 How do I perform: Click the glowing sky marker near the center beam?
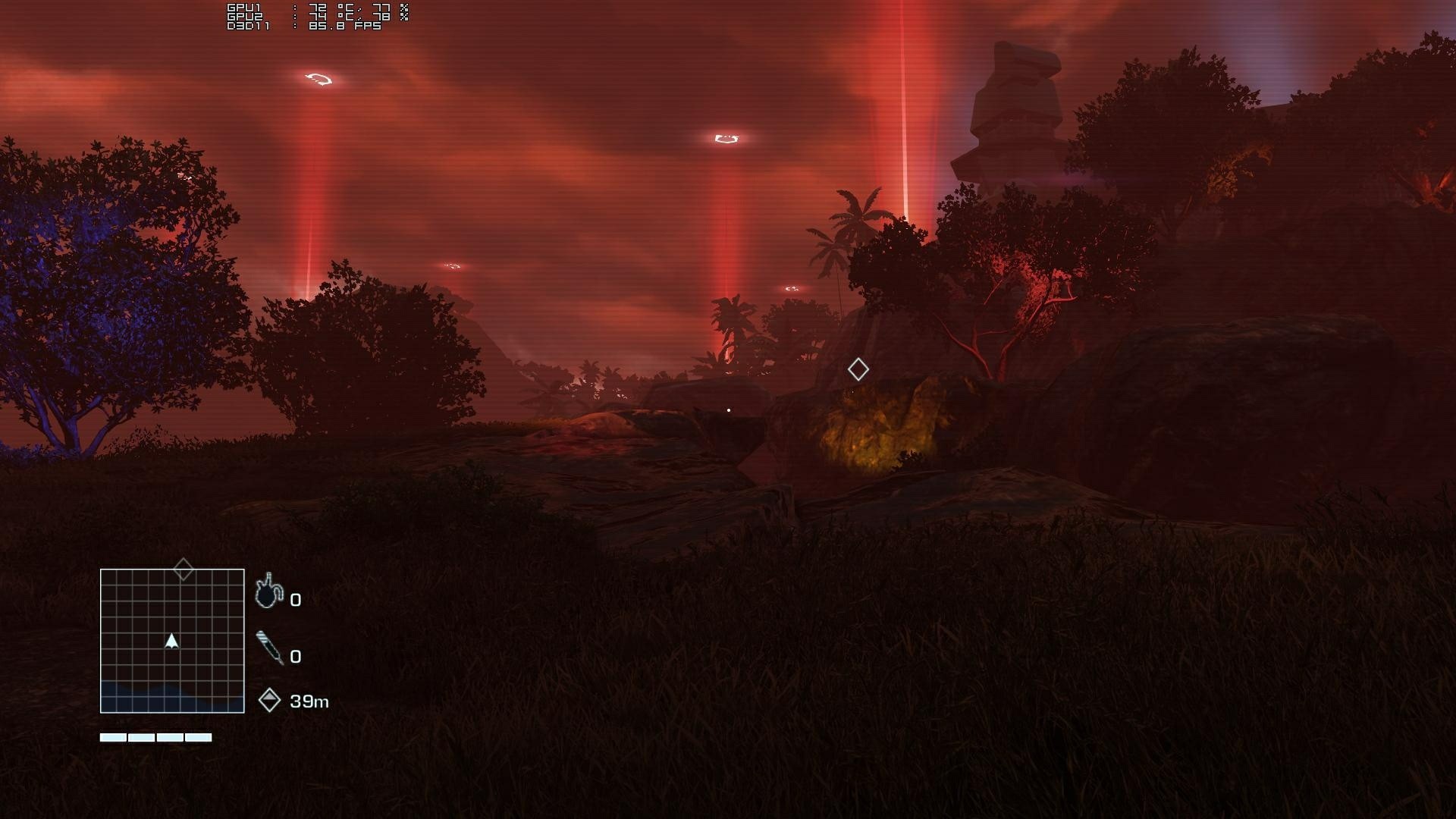point(726,136)
